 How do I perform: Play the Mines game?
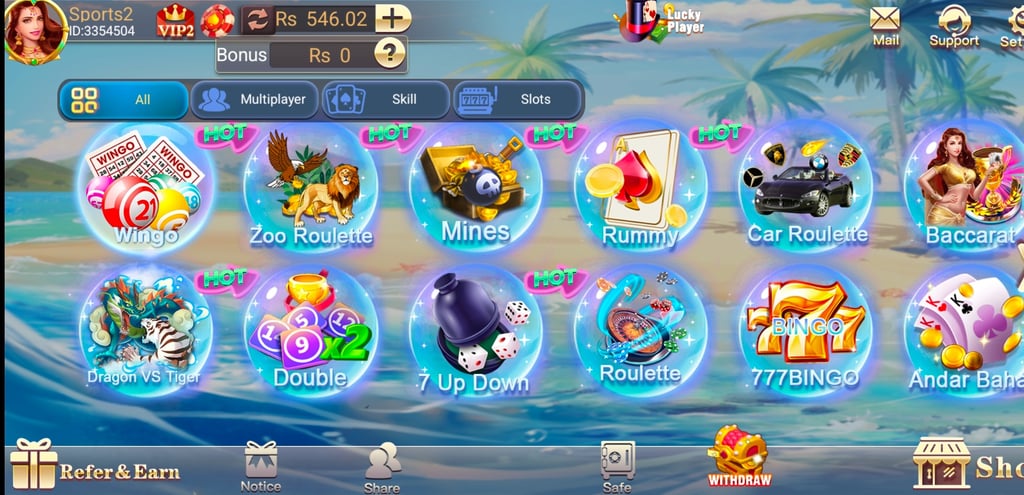[475, 190]
